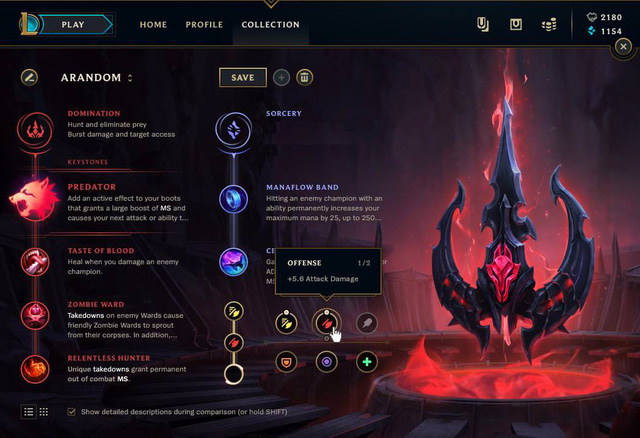Pick the Zombie Ward rune
The width and height of the screenshot is (640, 438).
click(x=33, y=316)
